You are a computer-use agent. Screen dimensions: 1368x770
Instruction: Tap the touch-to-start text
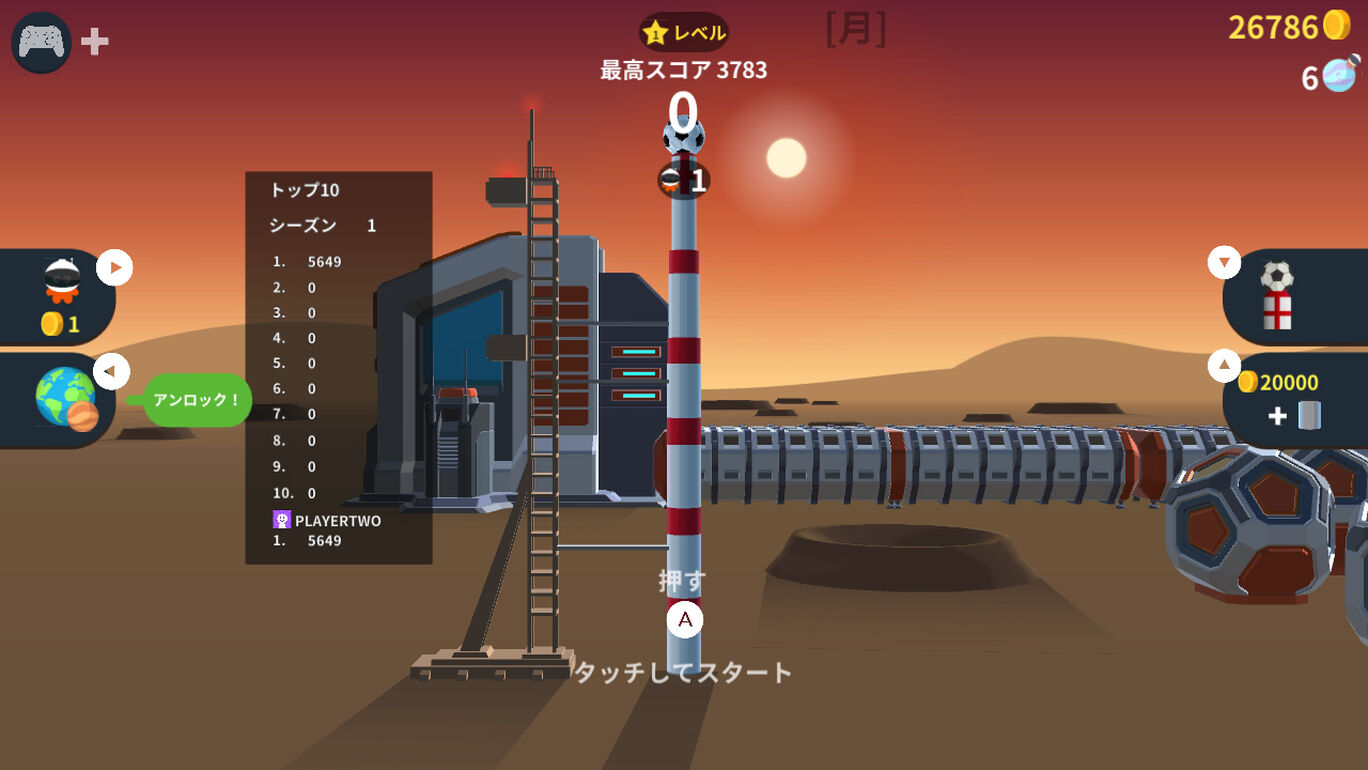click(x=684, y=672)
